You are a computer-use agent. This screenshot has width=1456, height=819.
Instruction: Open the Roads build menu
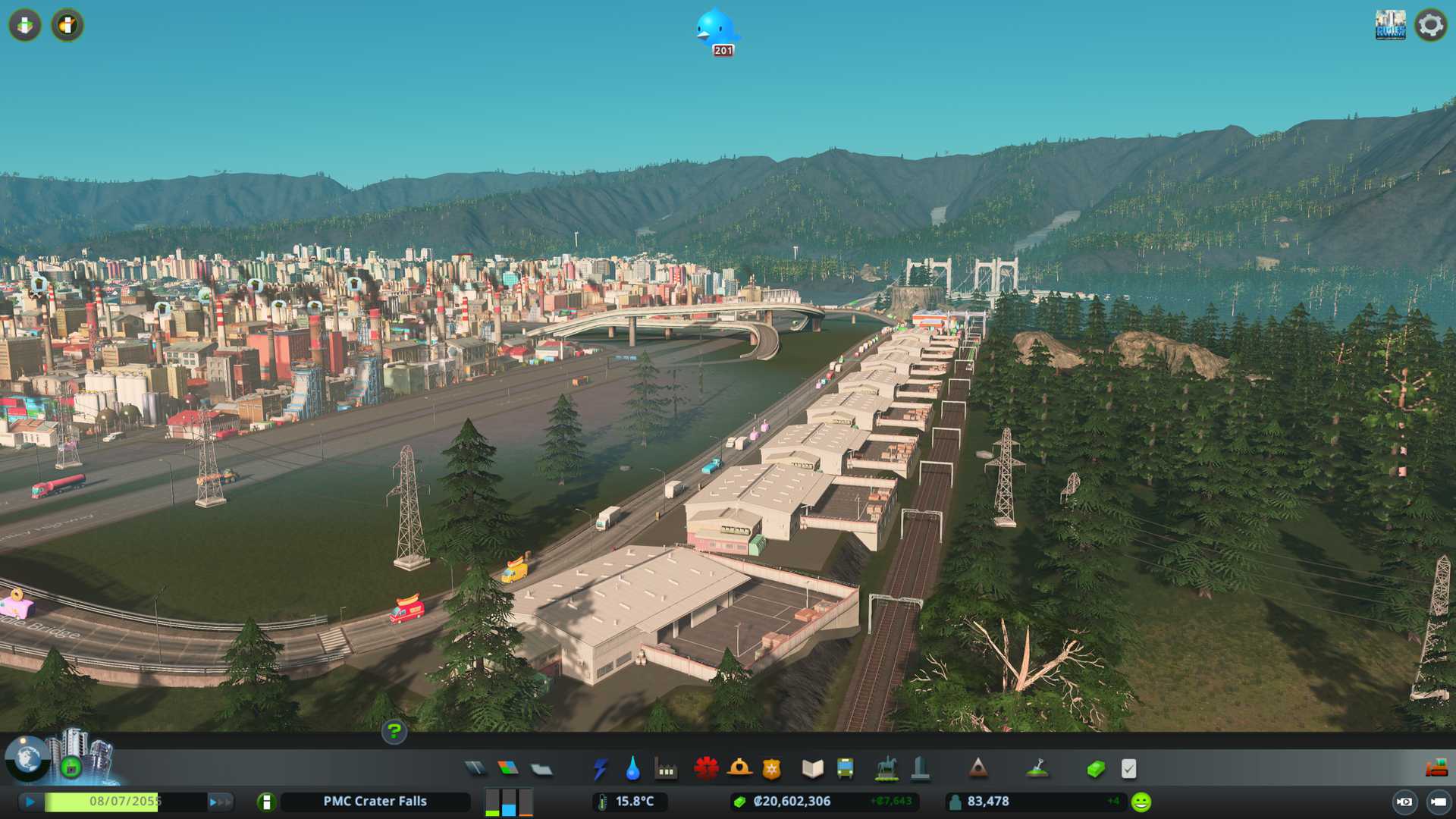[x=475, y=769]
